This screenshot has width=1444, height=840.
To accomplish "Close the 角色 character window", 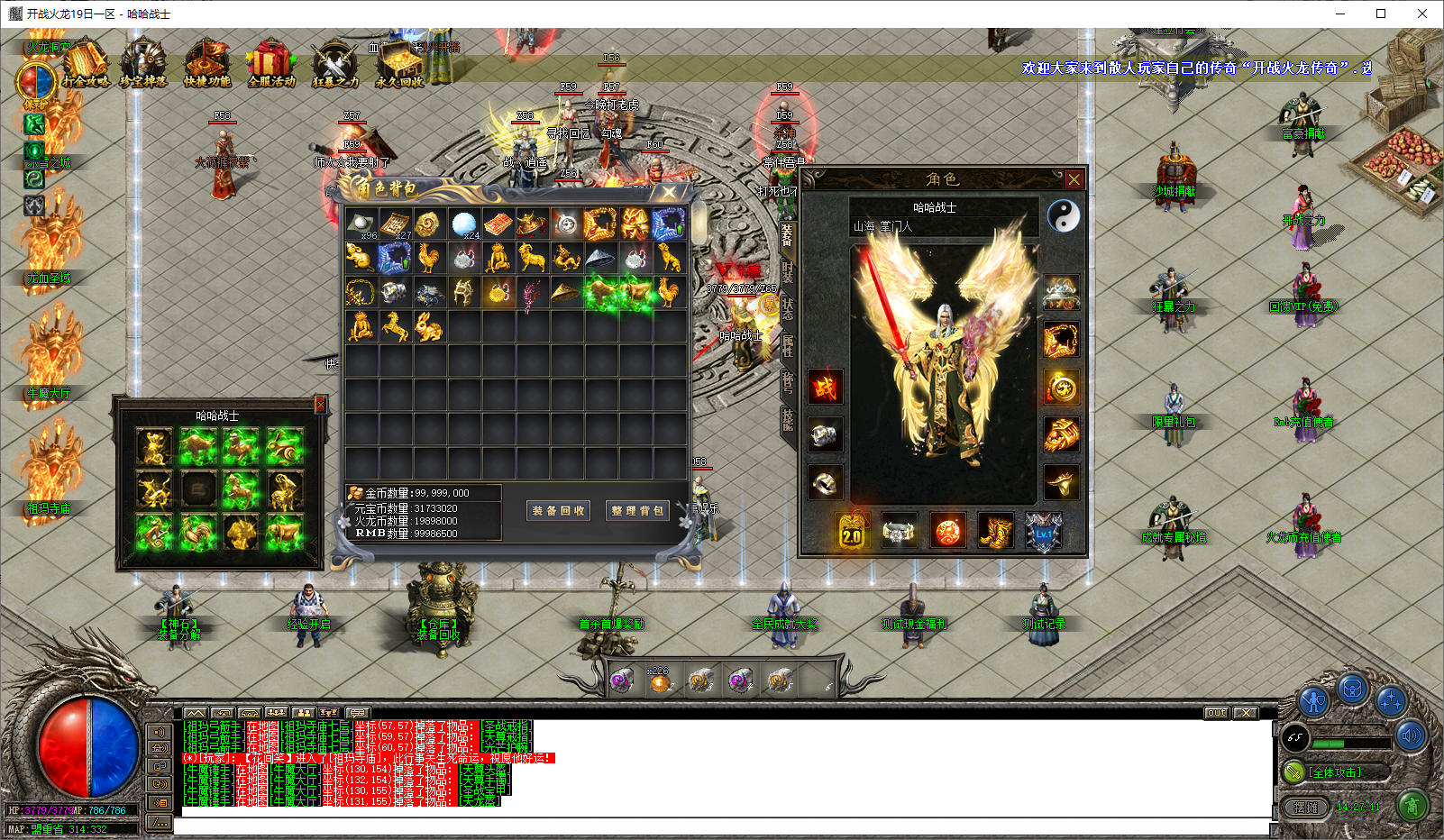I will 1074,179.
